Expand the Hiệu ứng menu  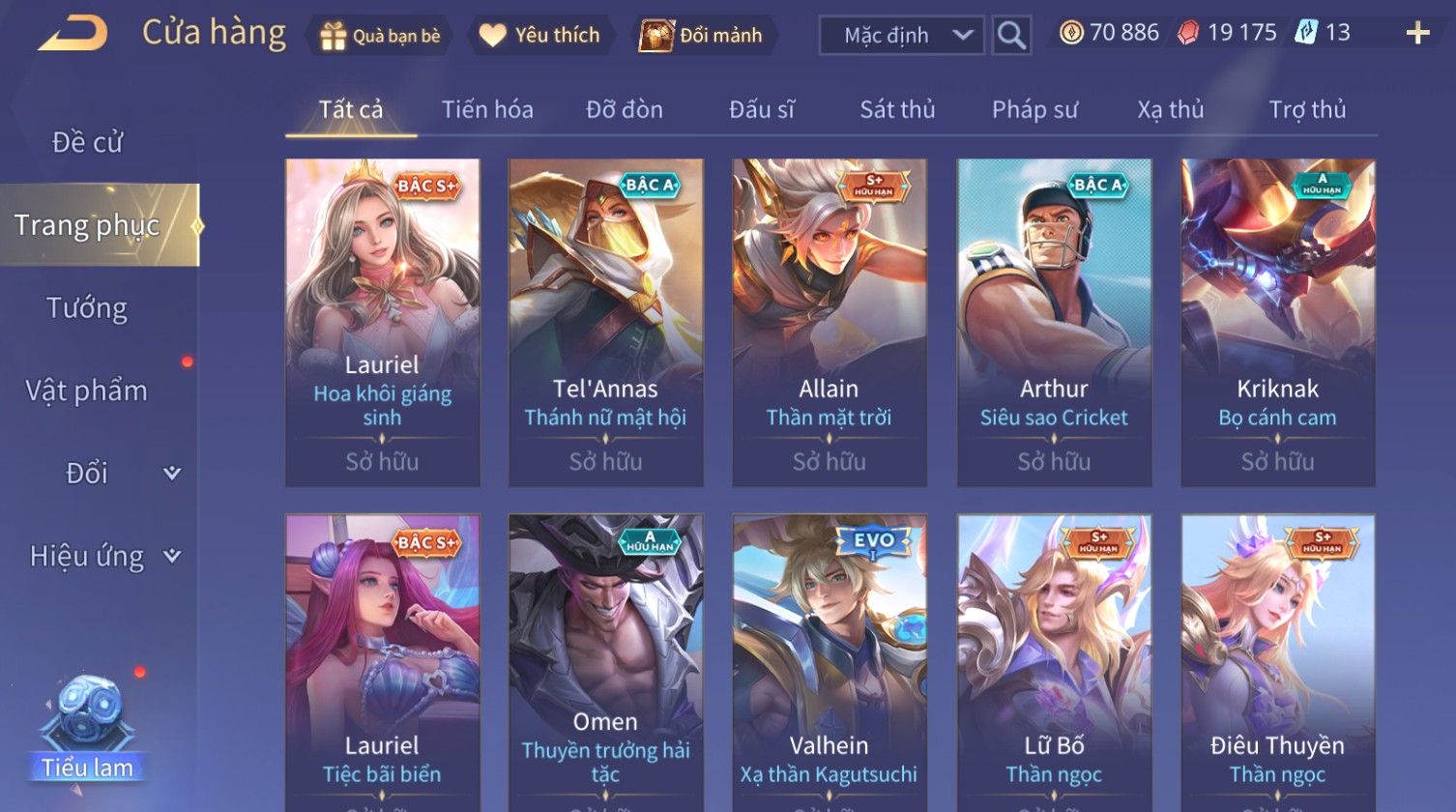(102, 556)
